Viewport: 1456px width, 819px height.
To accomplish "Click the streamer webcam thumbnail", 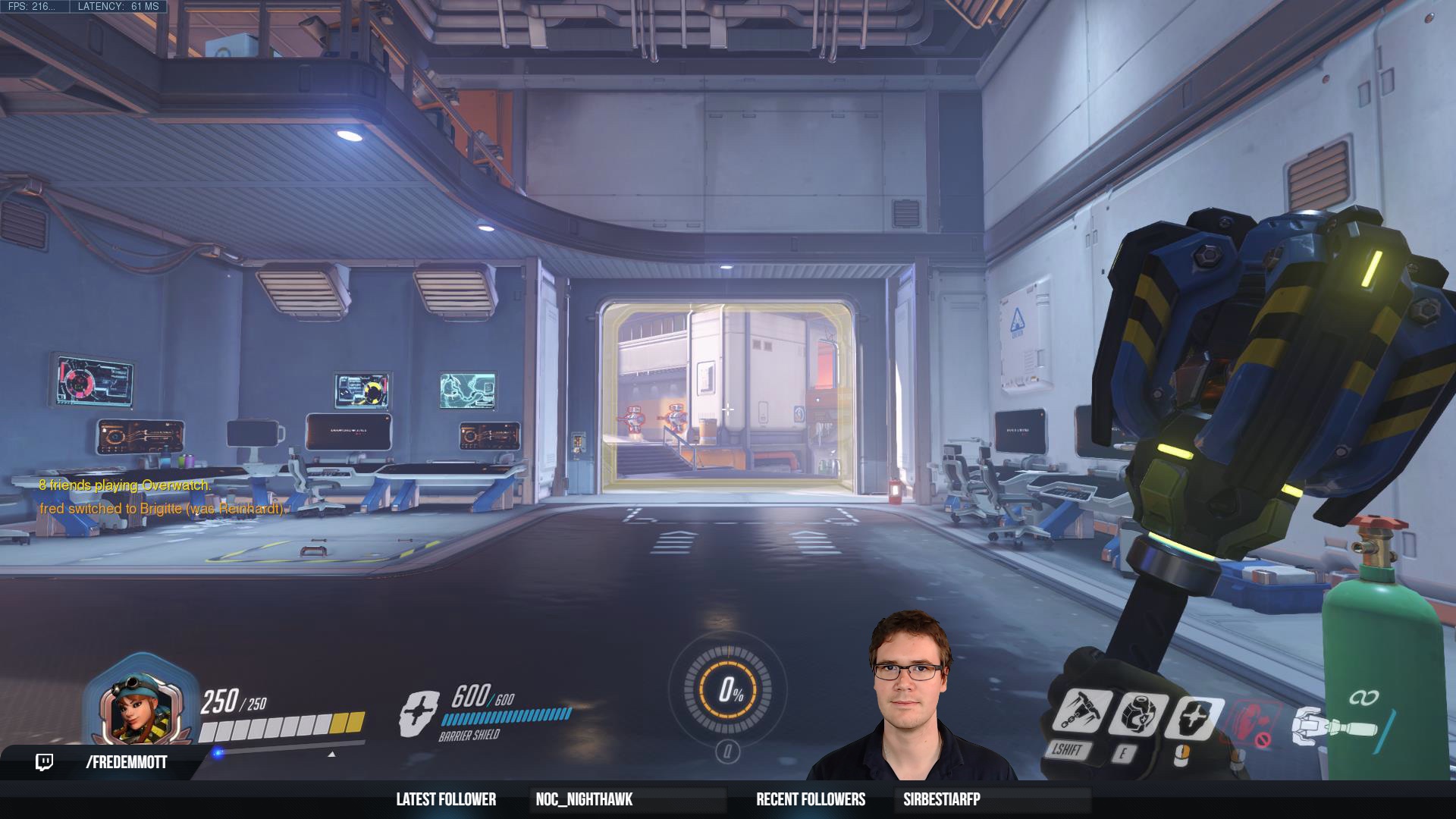I will (910, 698).
